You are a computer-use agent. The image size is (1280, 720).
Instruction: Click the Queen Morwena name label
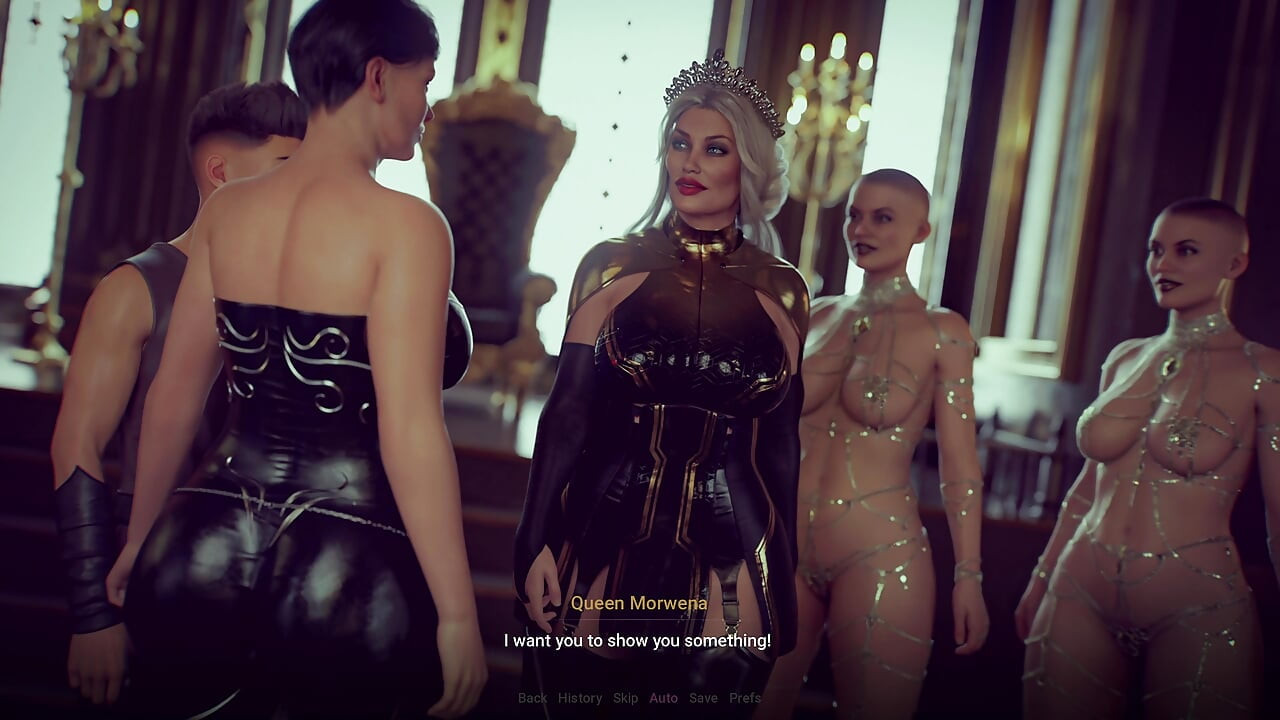pyautogui.click(x=640, y=604)
